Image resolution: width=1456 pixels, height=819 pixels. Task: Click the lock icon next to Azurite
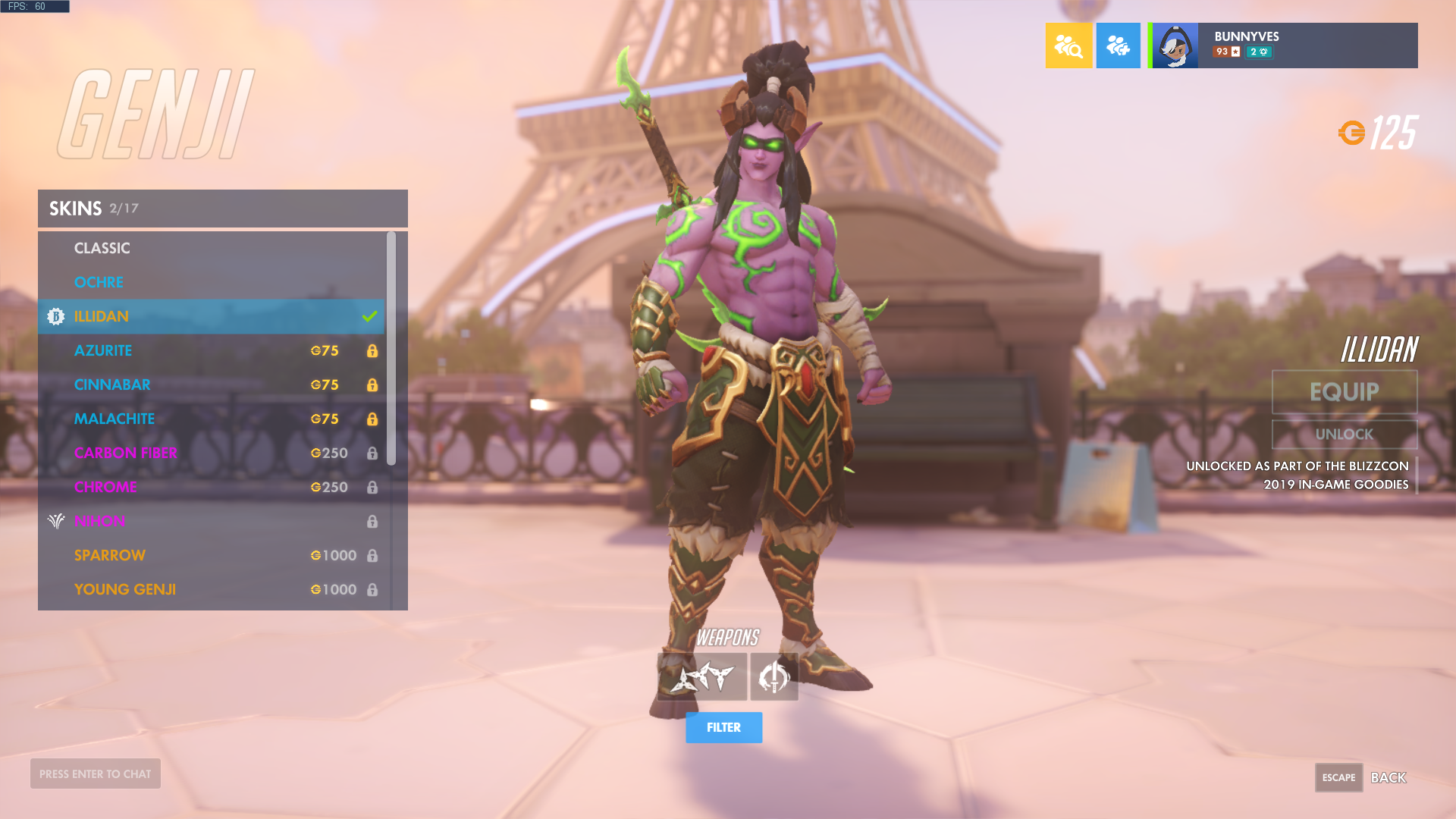click(372, 350)
